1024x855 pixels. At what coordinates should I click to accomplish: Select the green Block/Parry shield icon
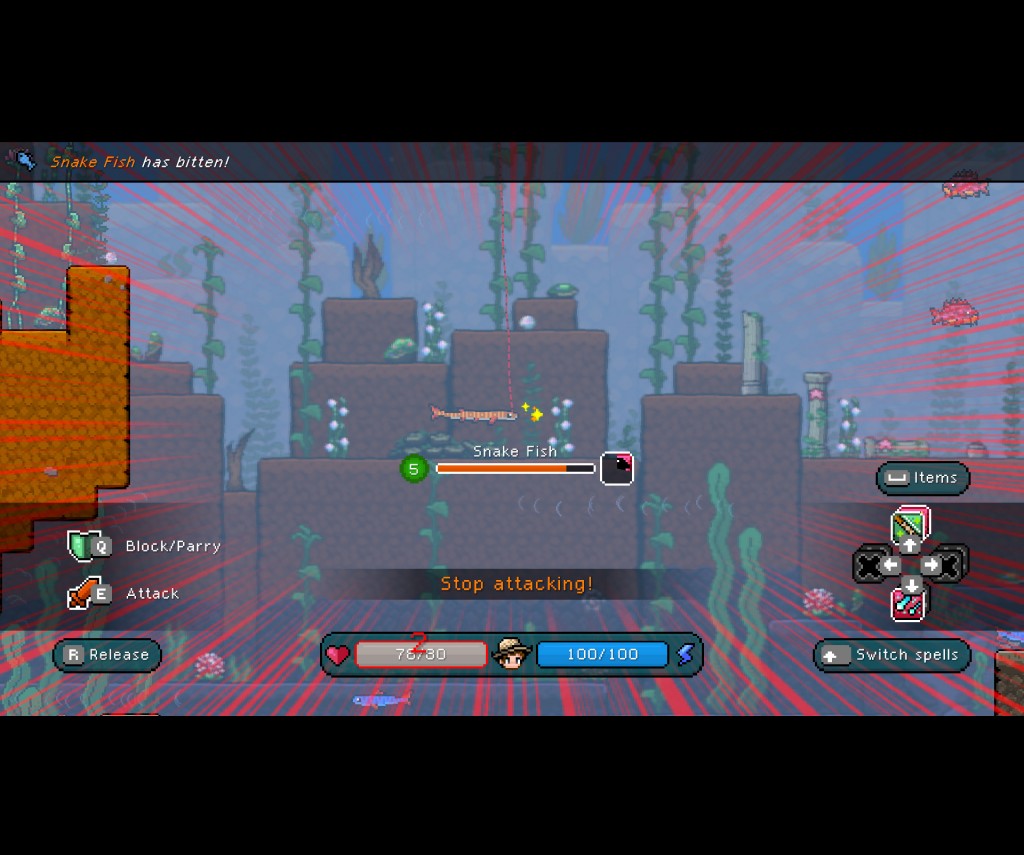coord(80,546)
